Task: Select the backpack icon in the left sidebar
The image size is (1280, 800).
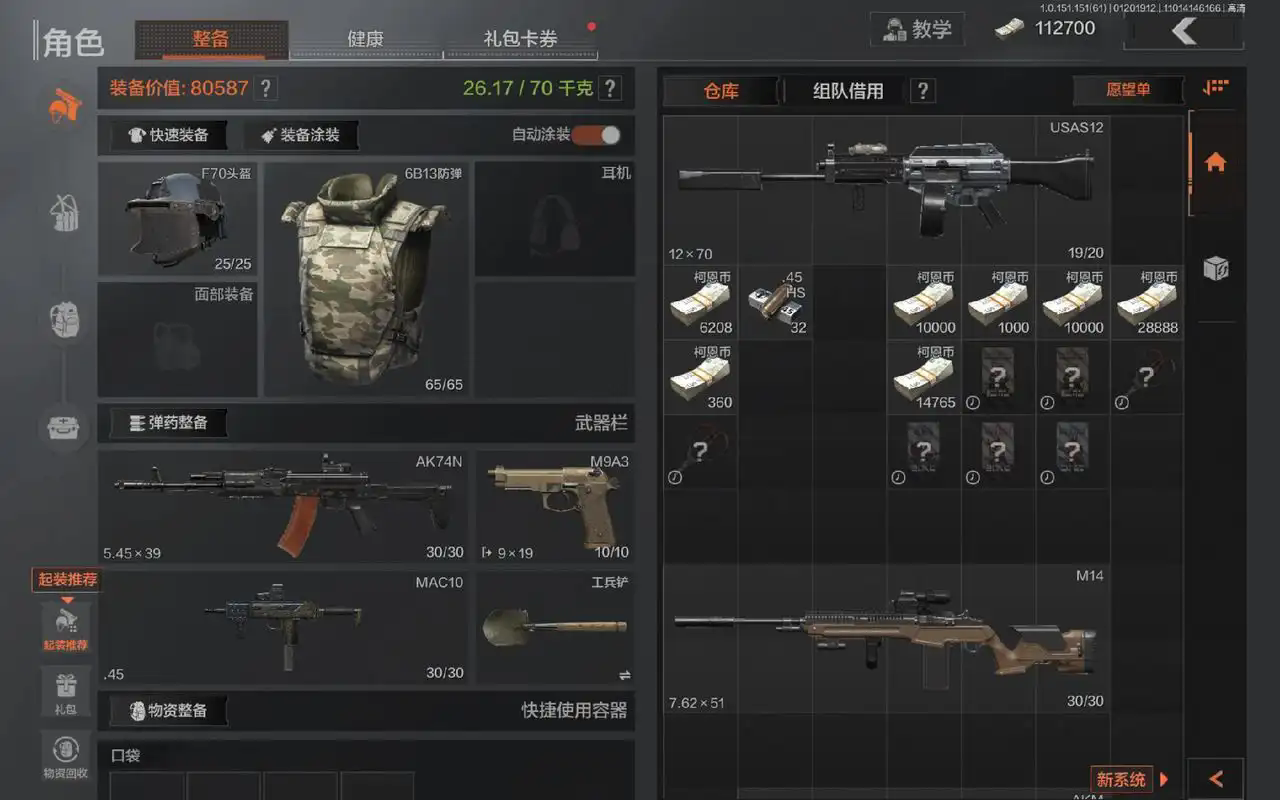Action: click(63, 320)
